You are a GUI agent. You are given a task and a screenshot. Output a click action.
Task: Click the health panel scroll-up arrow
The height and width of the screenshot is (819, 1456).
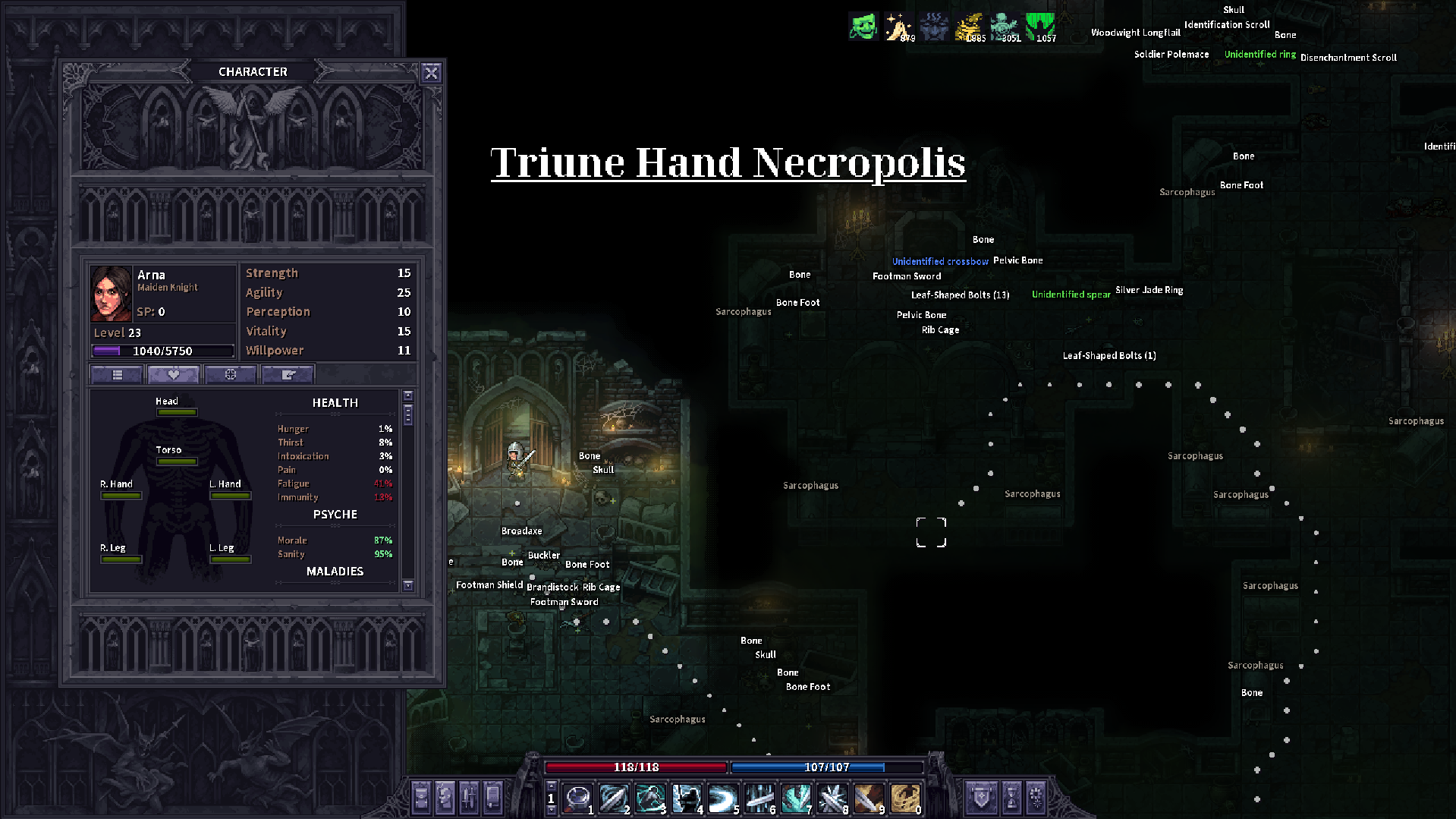(x=408, y=396)
